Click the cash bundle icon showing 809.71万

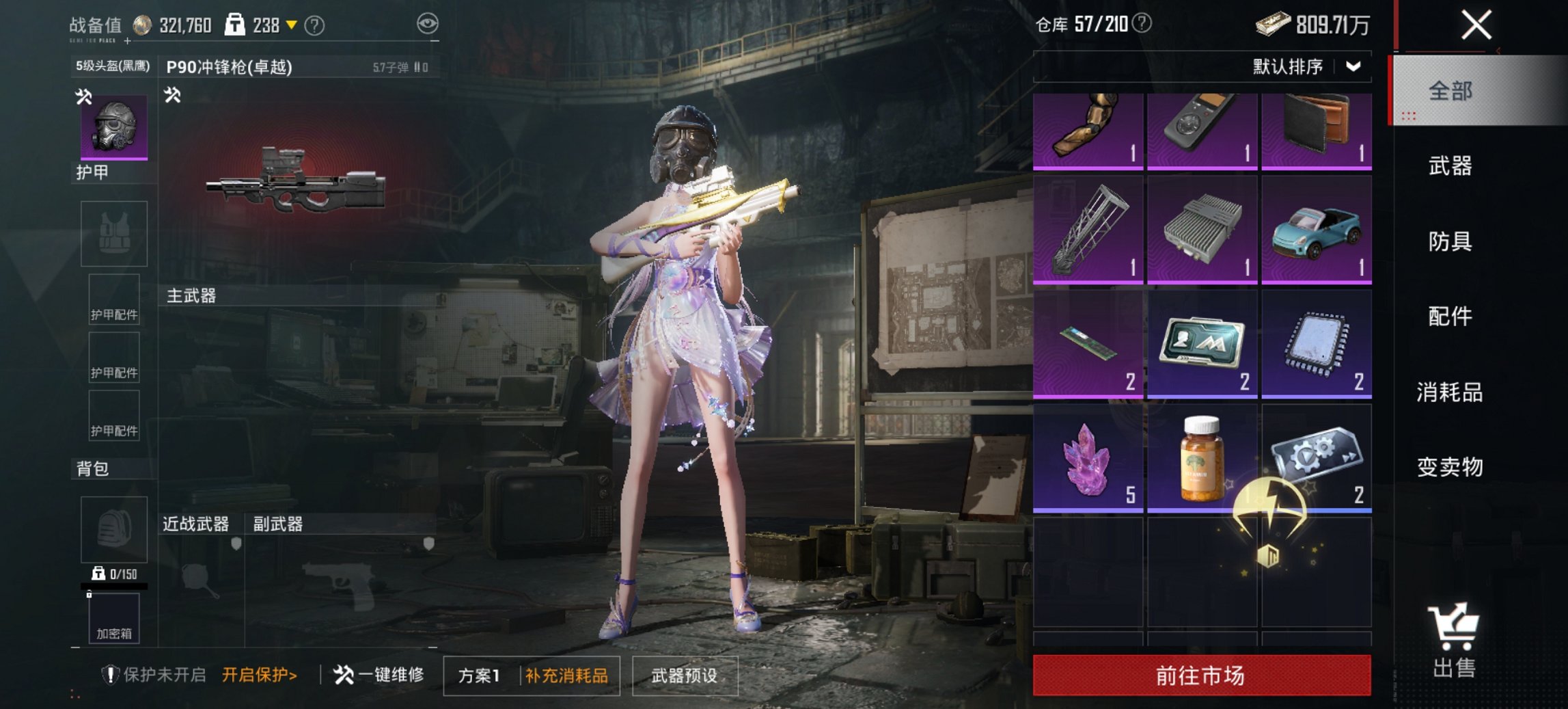1276,23
